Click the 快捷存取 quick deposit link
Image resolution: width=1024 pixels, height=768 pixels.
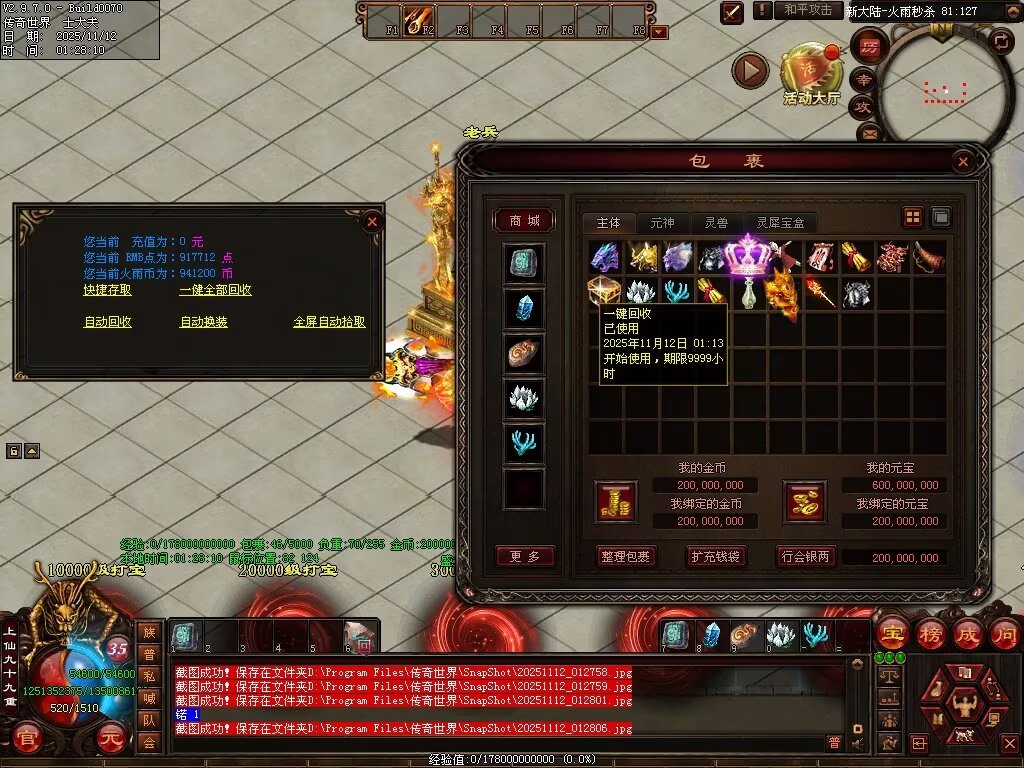tap(107, 290)
